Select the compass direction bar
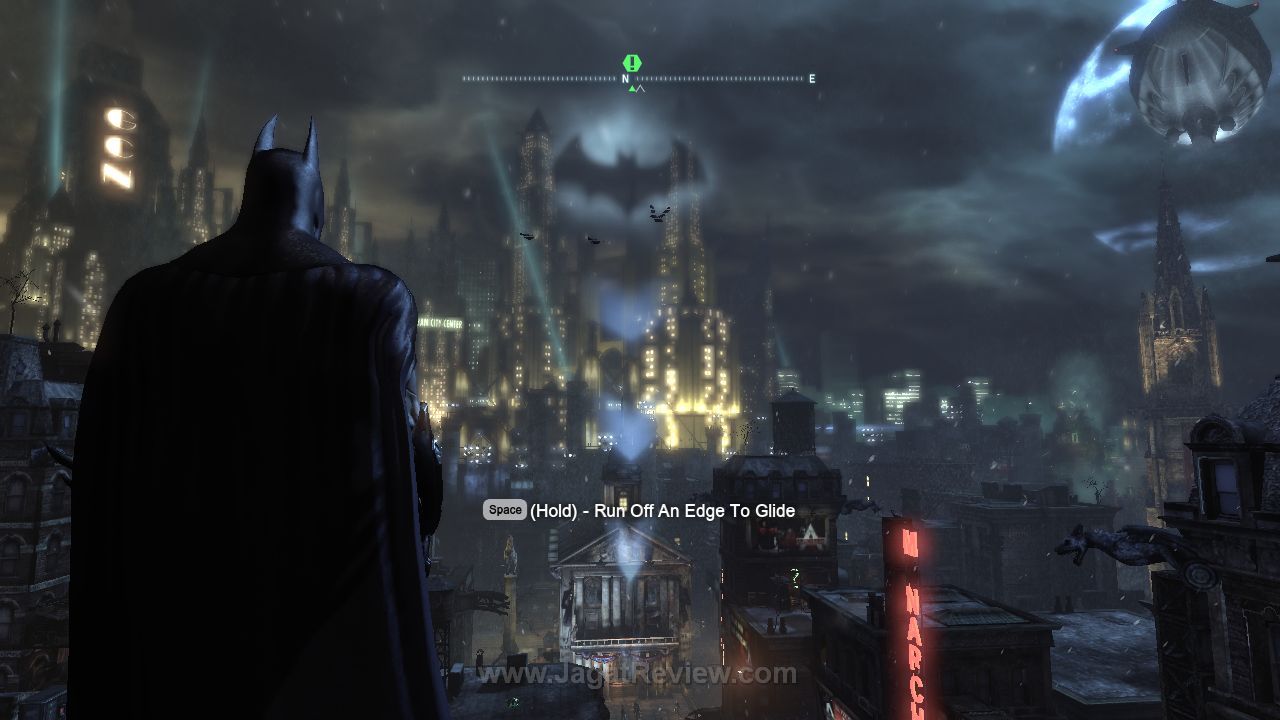Viewport: 1280px width, 720px height. tap(637, 79)
